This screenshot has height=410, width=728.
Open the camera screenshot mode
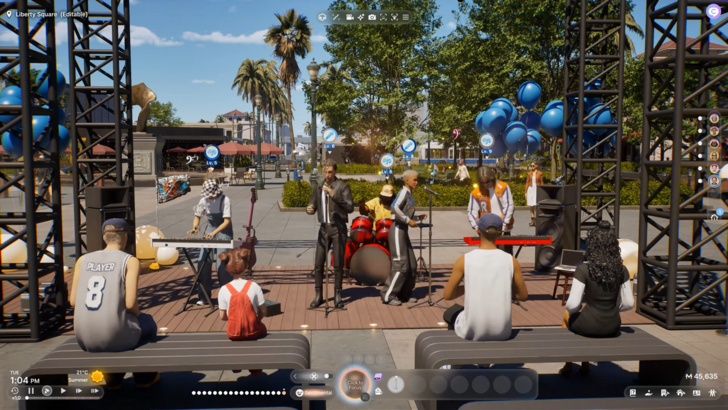pos(372,17)
